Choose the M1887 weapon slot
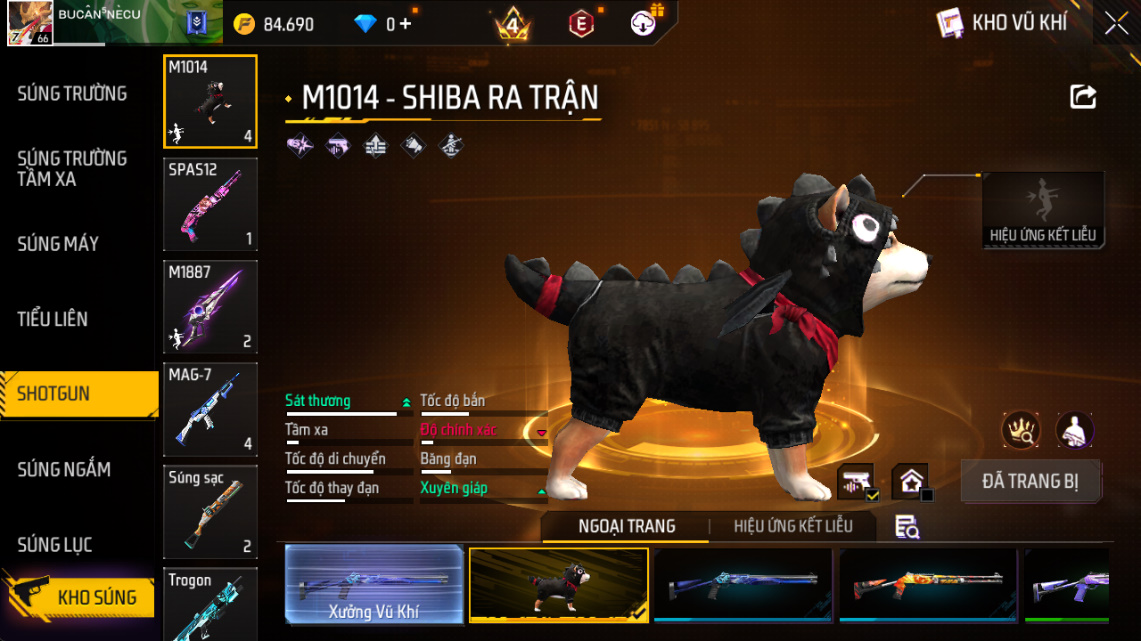The width and height of the screenshot is (1141, 641). (210, 307)
